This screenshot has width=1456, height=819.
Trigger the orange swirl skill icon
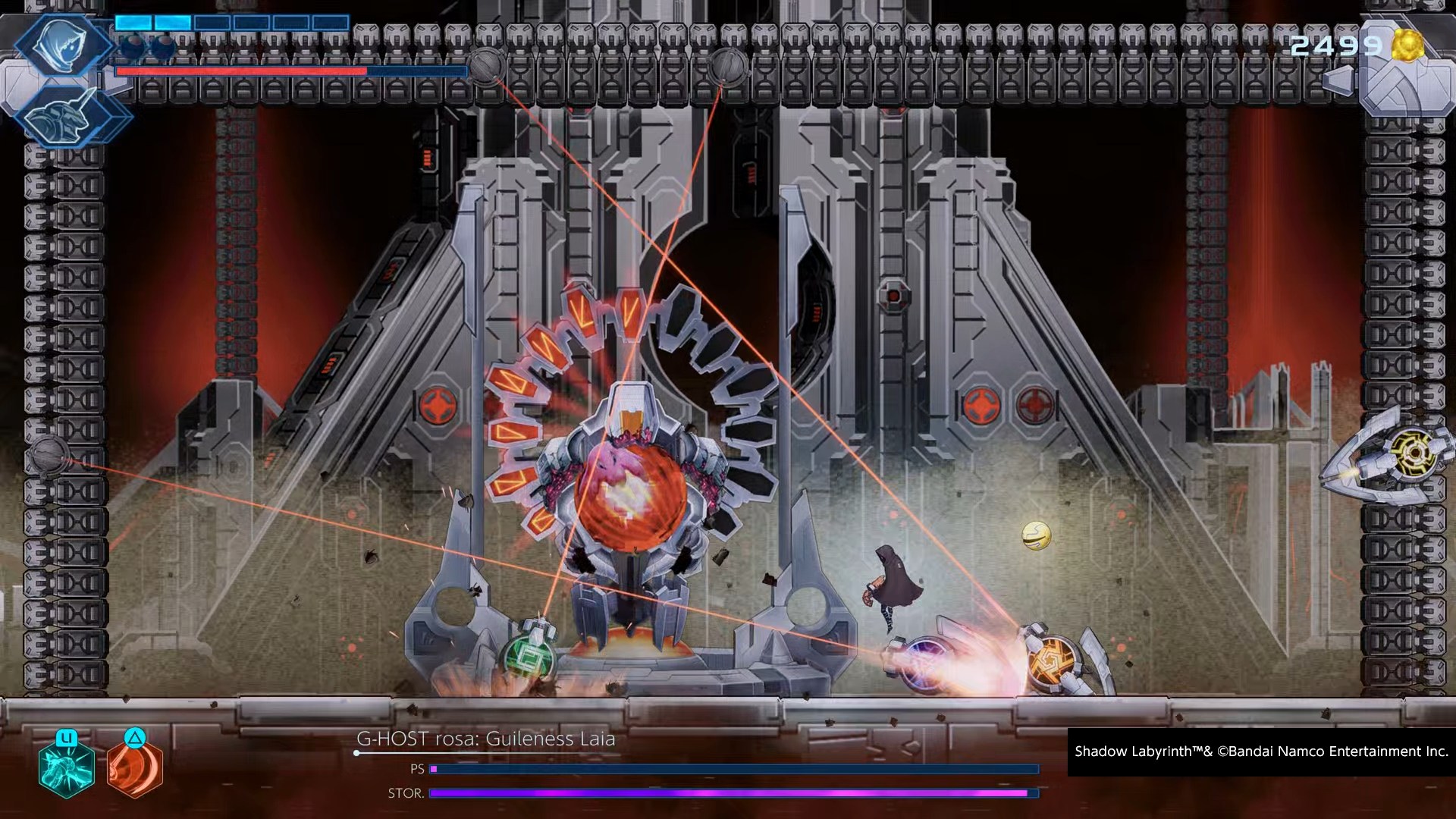point(135,767)
